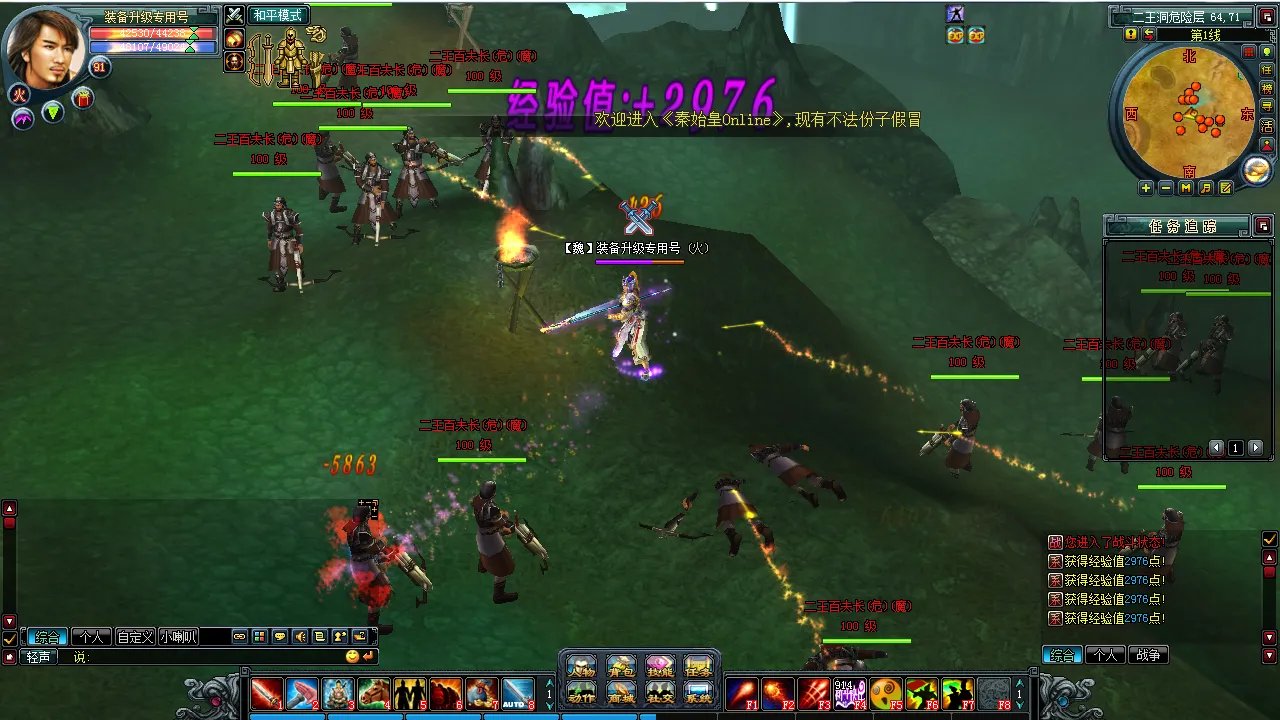
Task: Open the 人物 character menu
Action: click(x=581, y=666)
